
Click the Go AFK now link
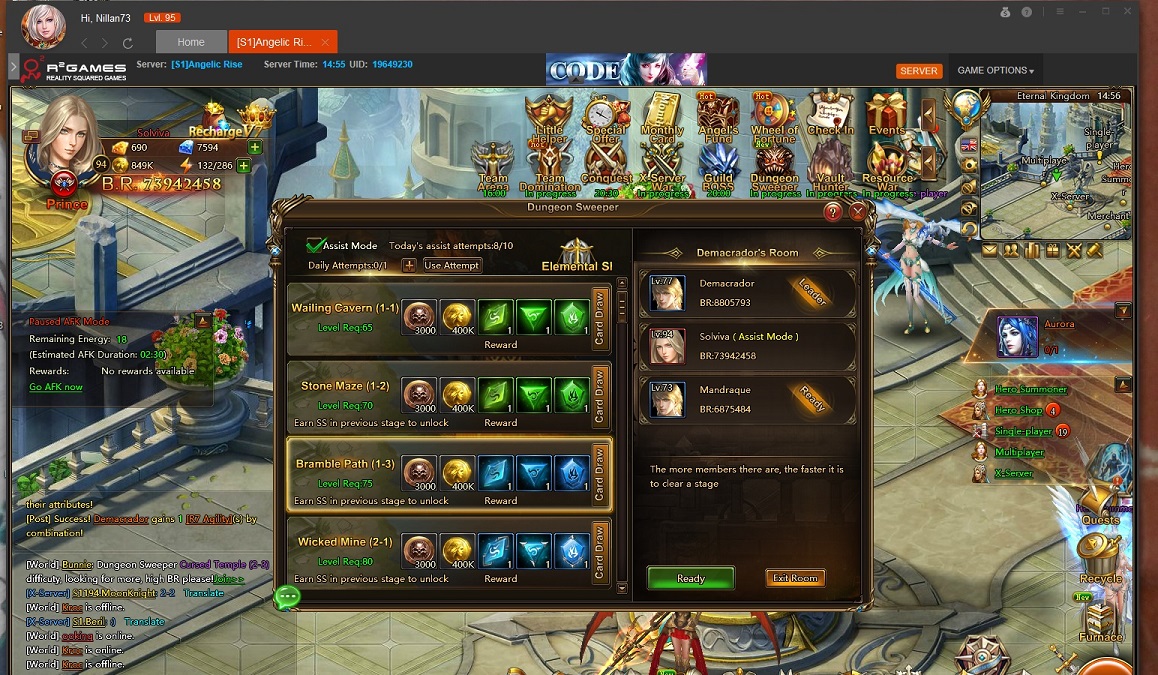point(56,387)
